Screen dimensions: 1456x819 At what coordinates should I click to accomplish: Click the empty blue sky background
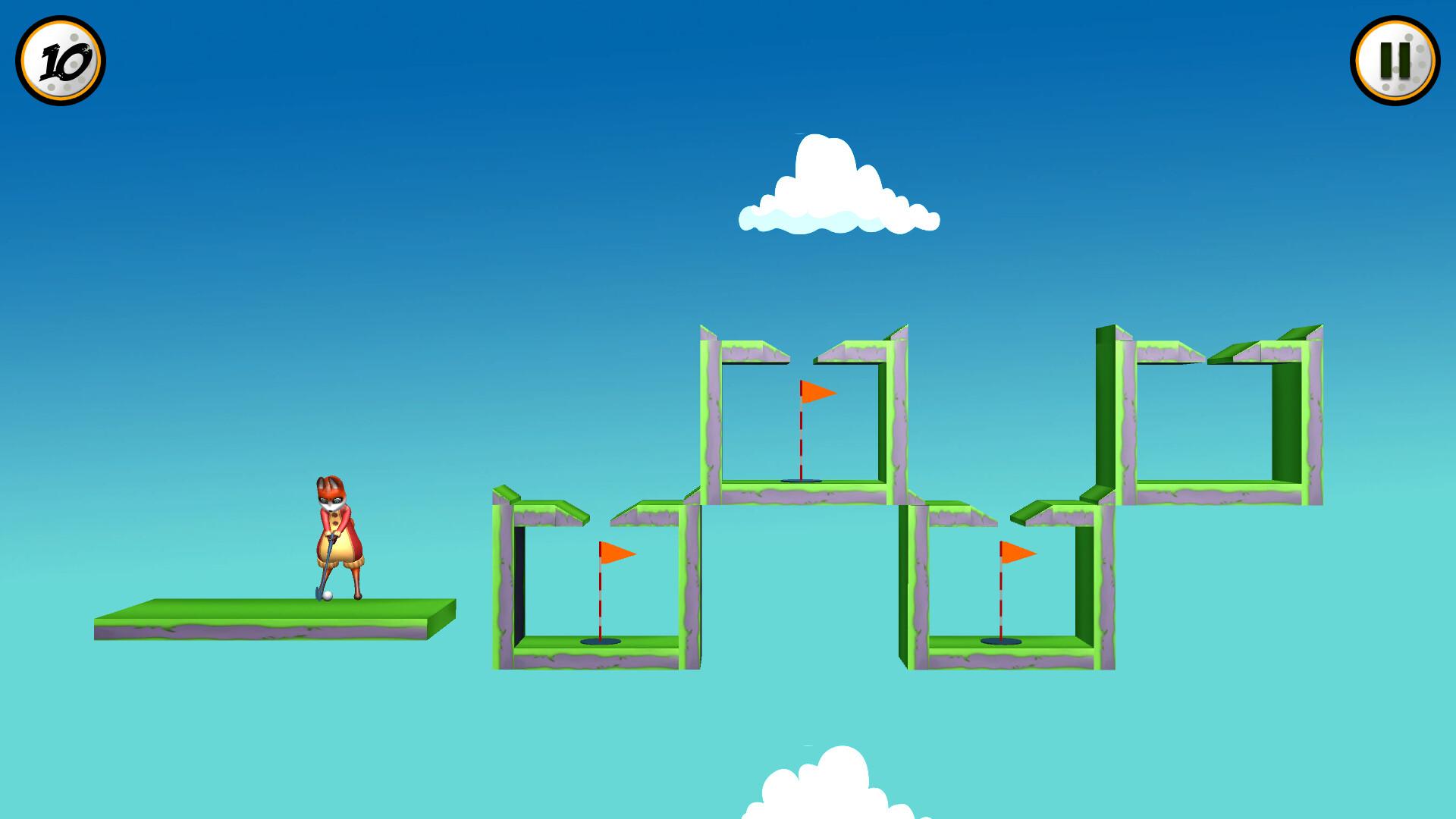[x=303, y=227]
